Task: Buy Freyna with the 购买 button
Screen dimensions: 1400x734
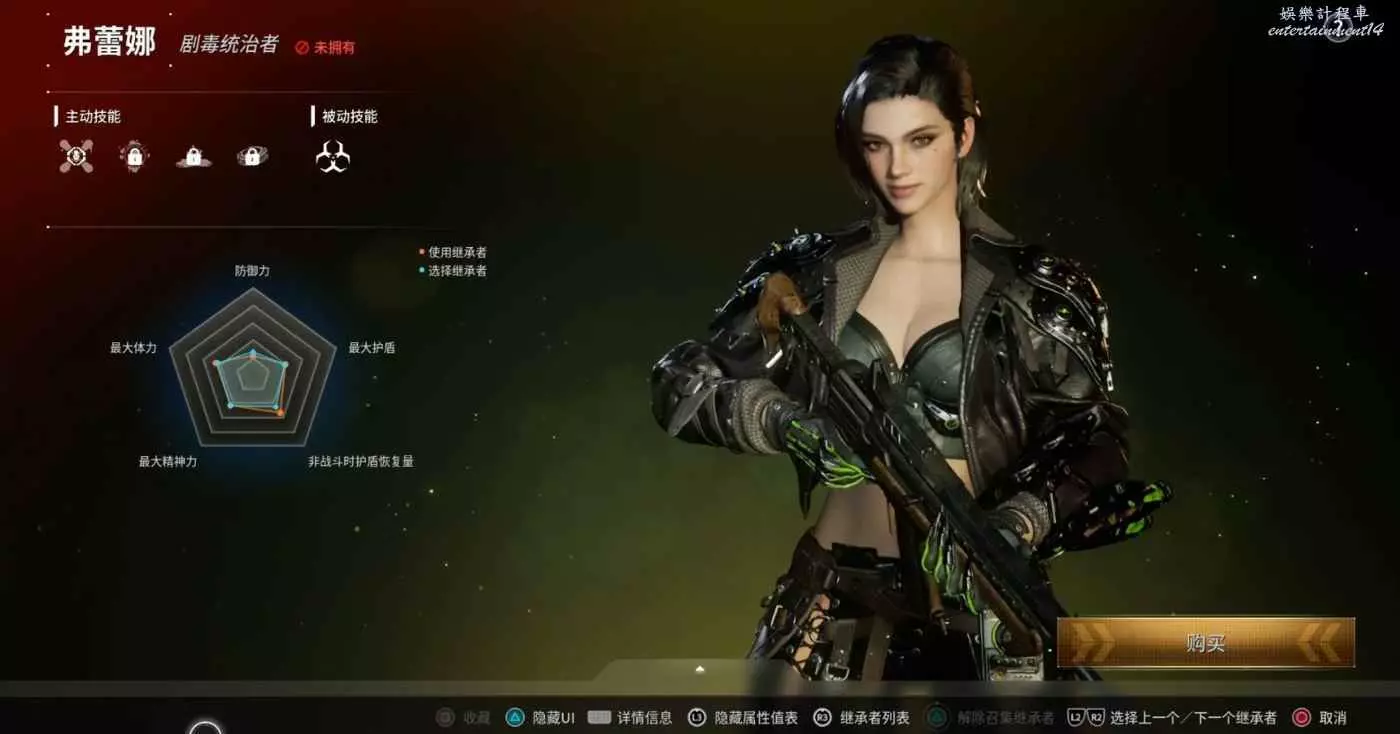Action: (1205, 643)
